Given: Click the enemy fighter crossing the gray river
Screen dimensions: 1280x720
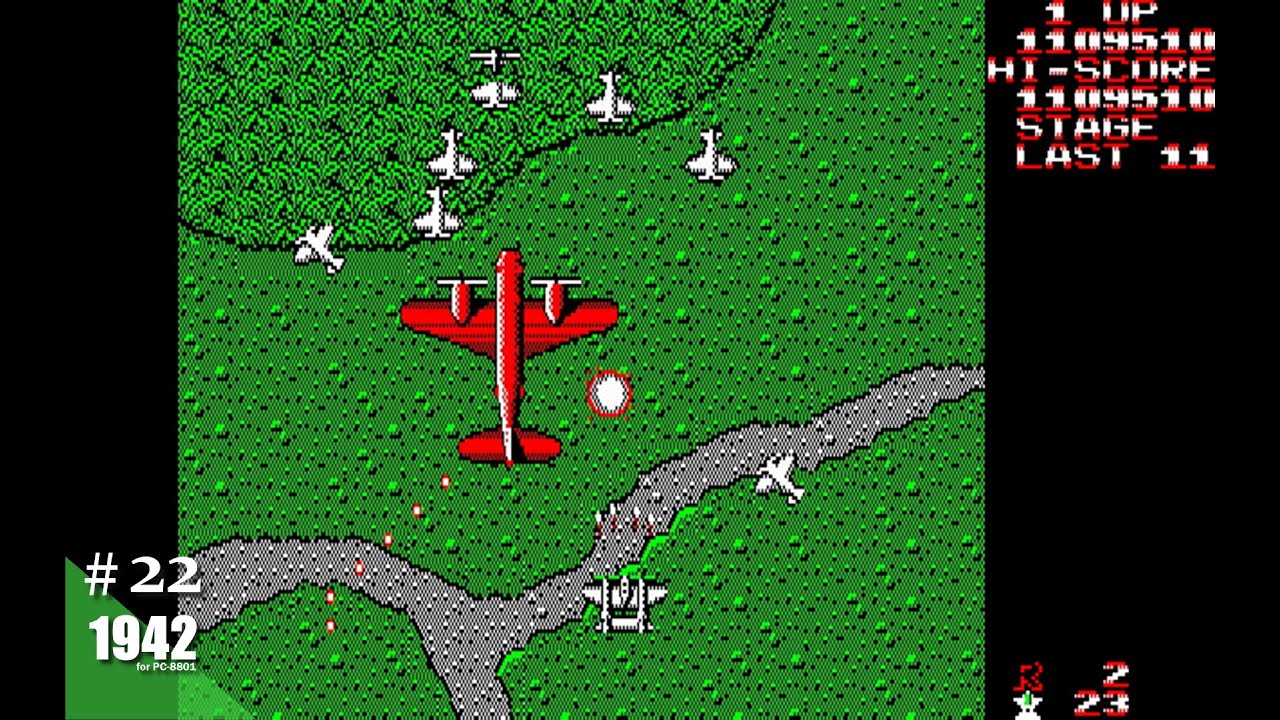Looking at the screenshot, I should click(x=778, y=478).
